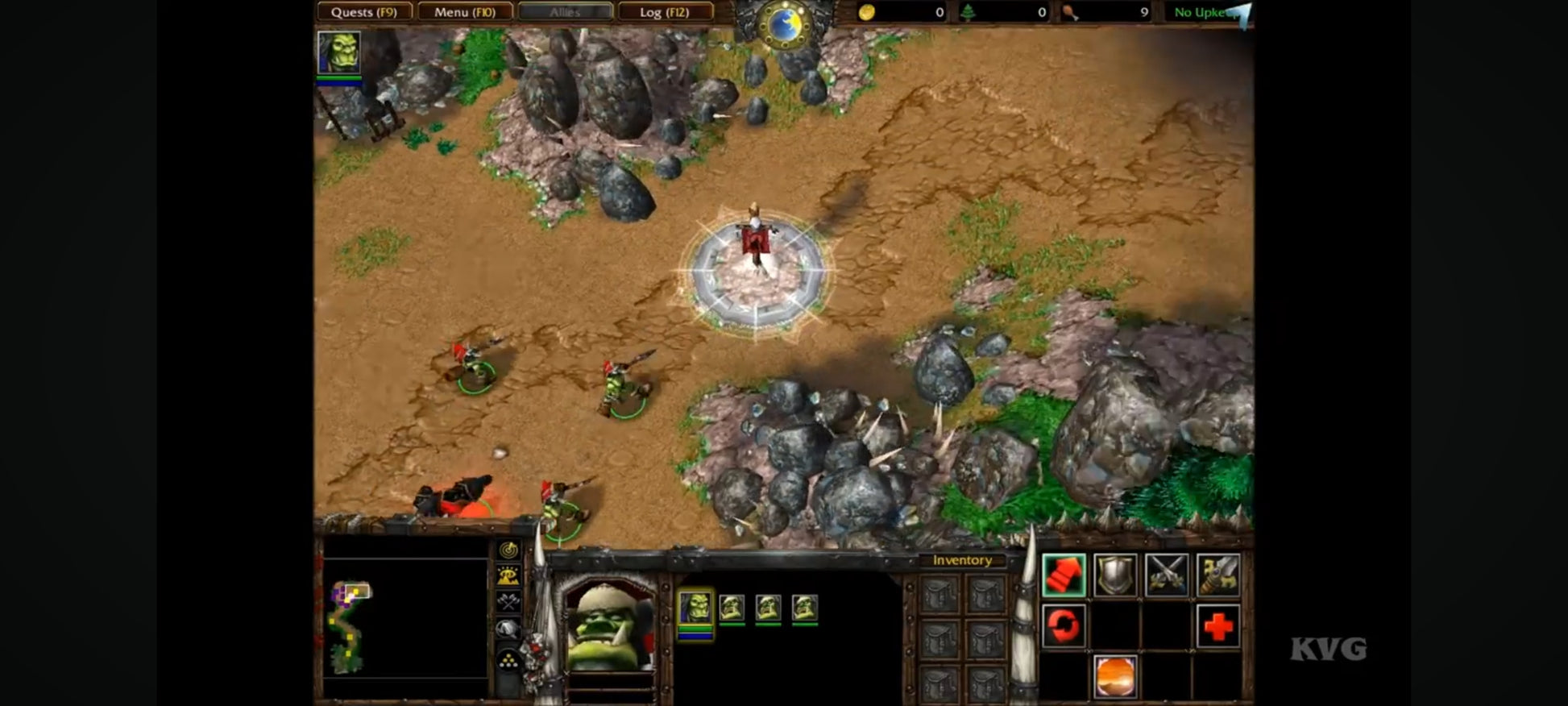Toggle minimap terrain display button
Screen dimensions: 1568x706
pyautogui.click(x=508, y=575)
